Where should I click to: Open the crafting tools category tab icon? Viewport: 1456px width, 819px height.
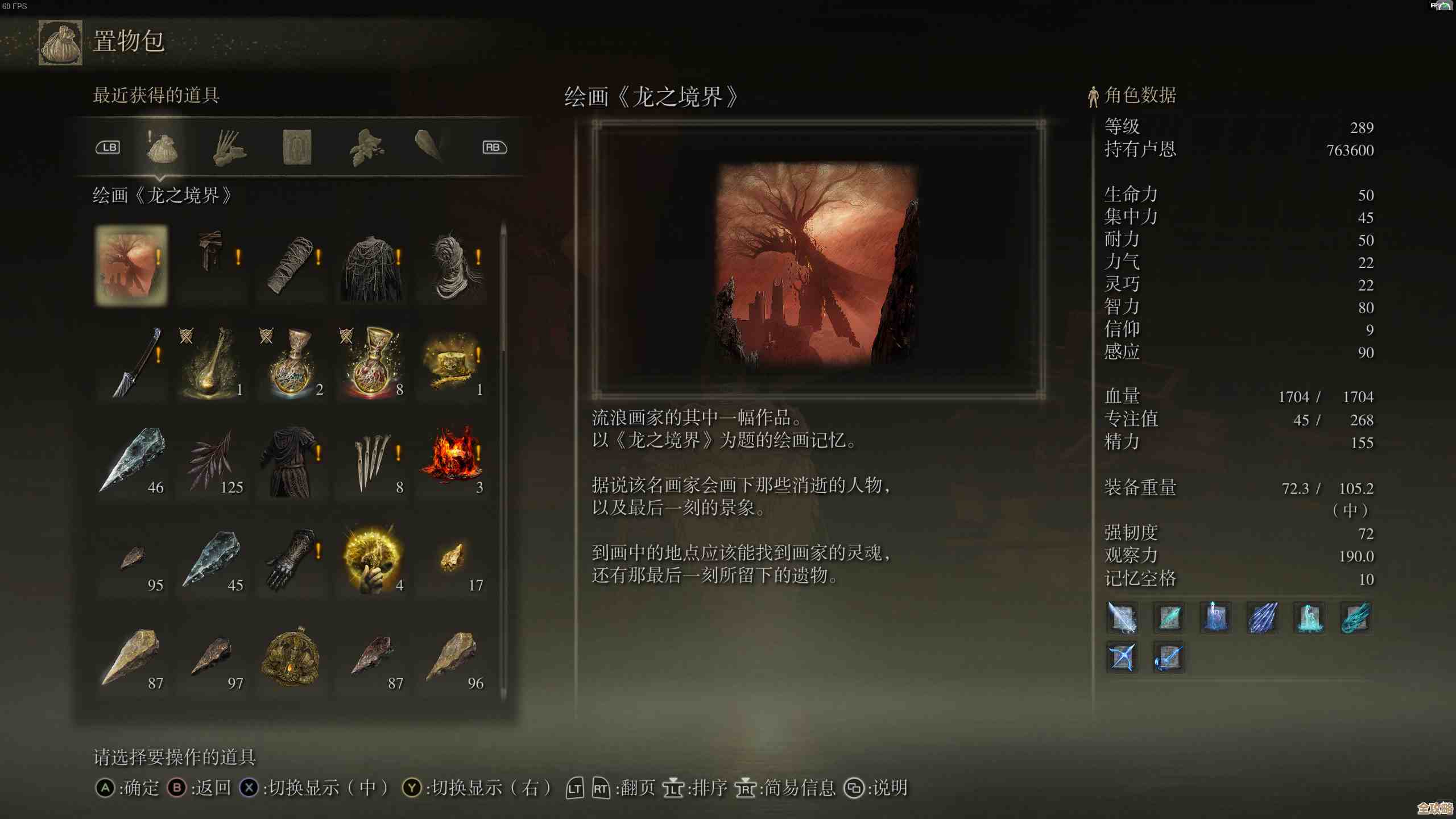(229, 147)
